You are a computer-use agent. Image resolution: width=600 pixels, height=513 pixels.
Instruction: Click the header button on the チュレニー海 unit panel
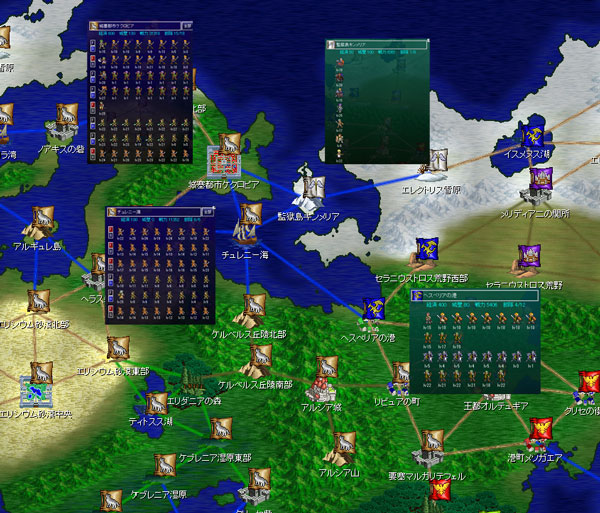tap(209, 212)
